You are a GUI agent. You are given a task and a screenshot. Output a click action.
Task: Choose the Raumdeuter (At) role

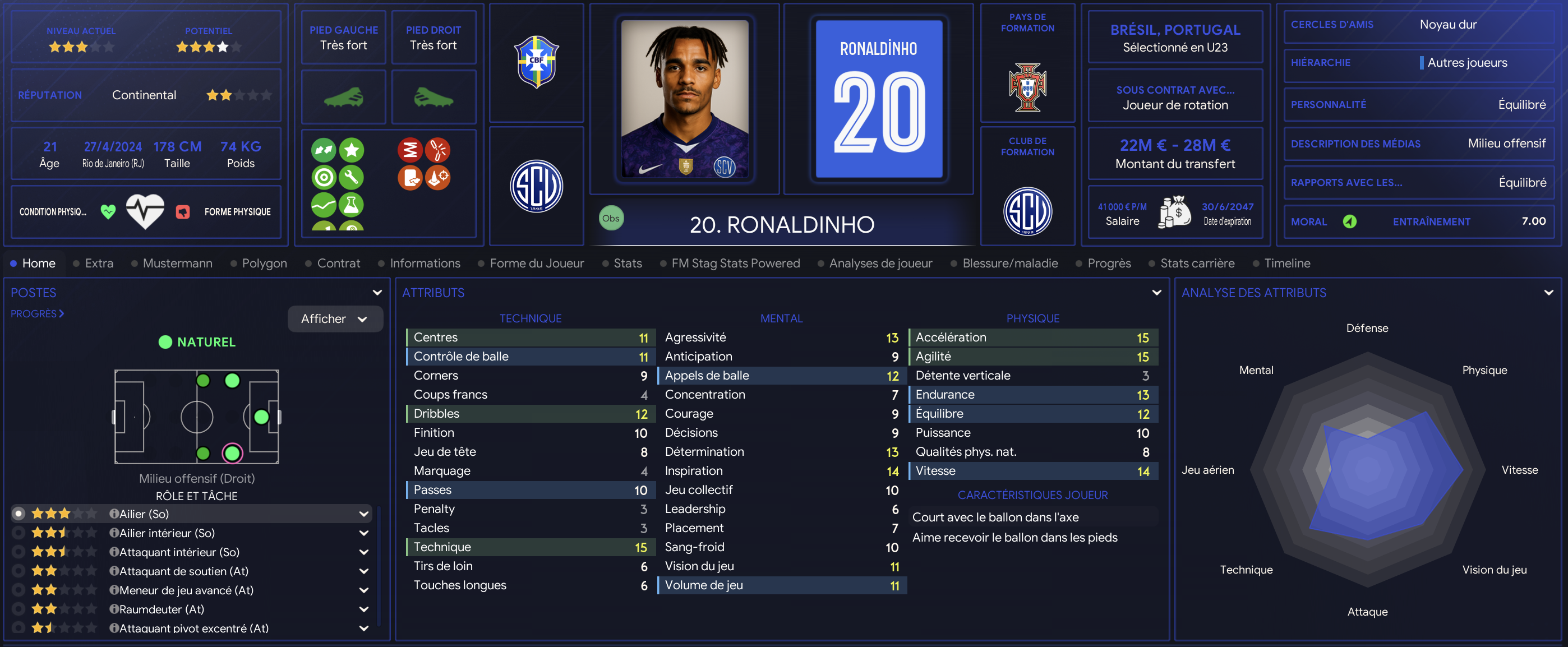162,609
